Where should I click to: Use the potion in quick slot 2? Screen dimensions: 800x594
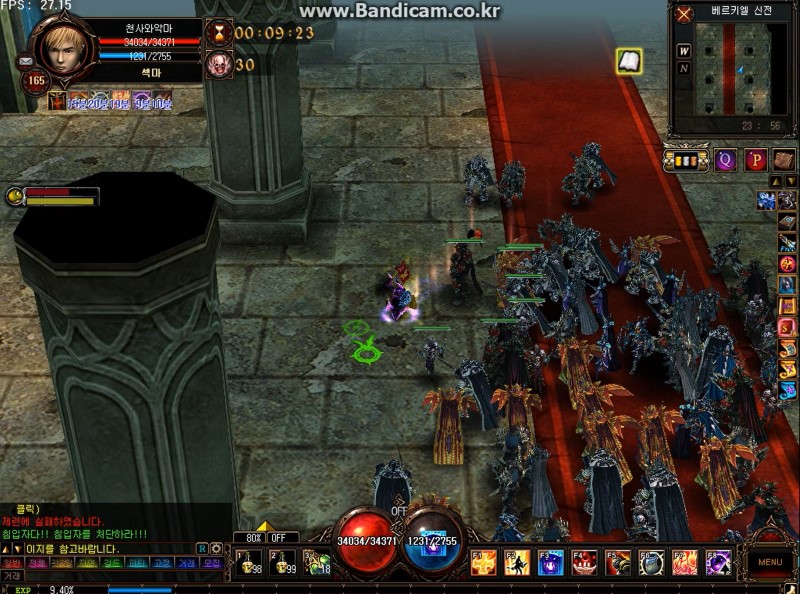click(x=281, y=564)
